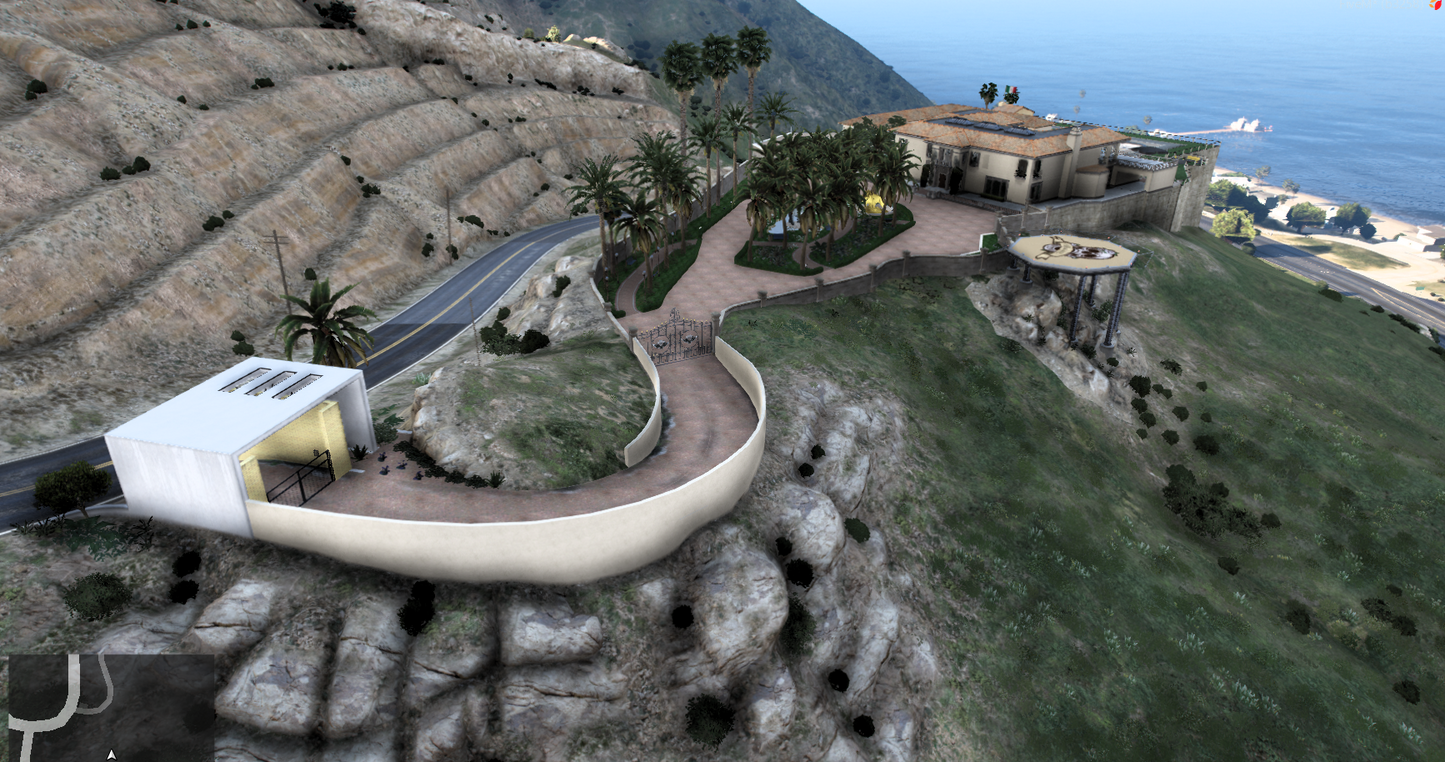Click the FiveM logo in the top-right corner
The height and width of the screenshot is (762, 1445).
(1437, 5)
